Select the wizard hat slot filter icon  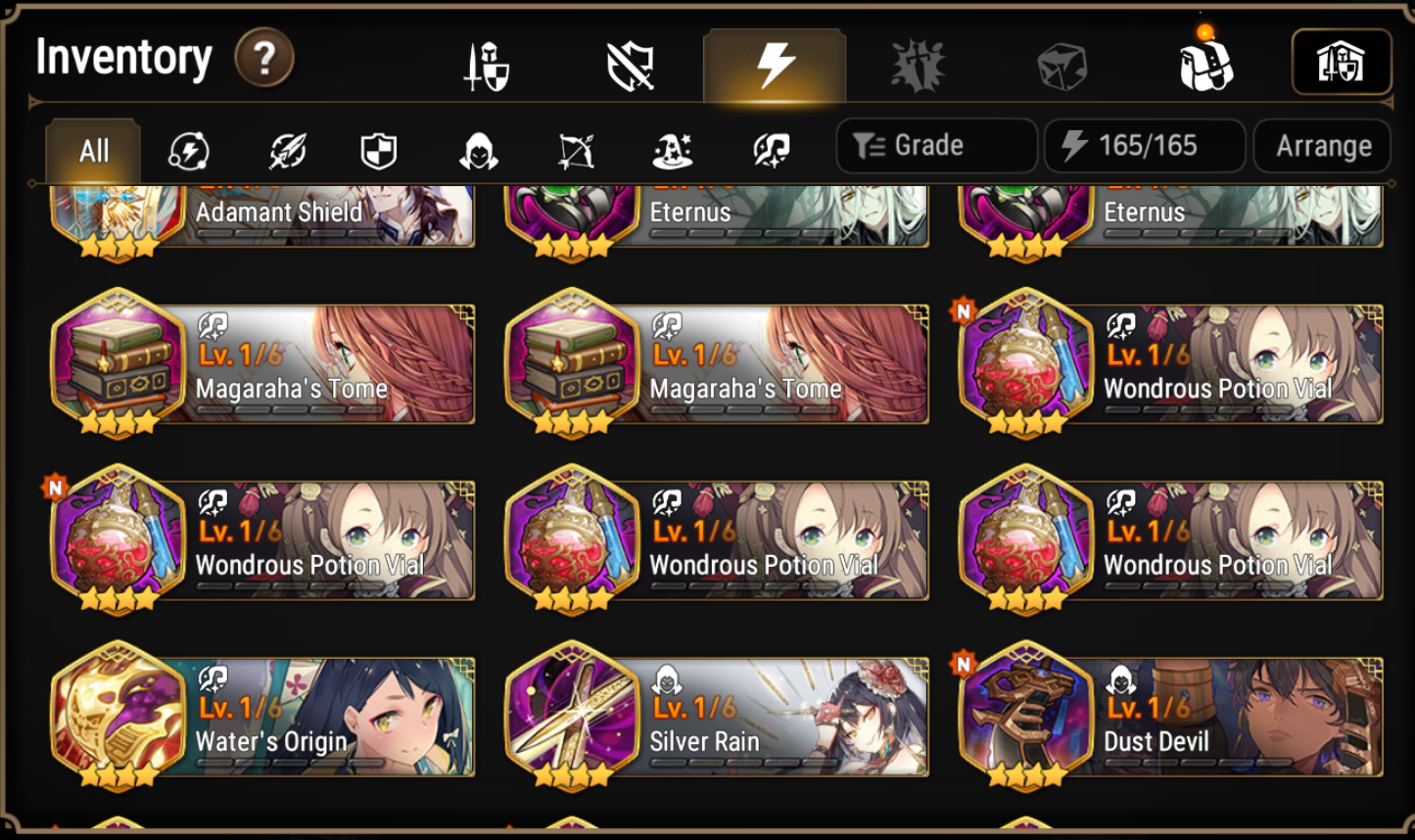coord(674,149)
